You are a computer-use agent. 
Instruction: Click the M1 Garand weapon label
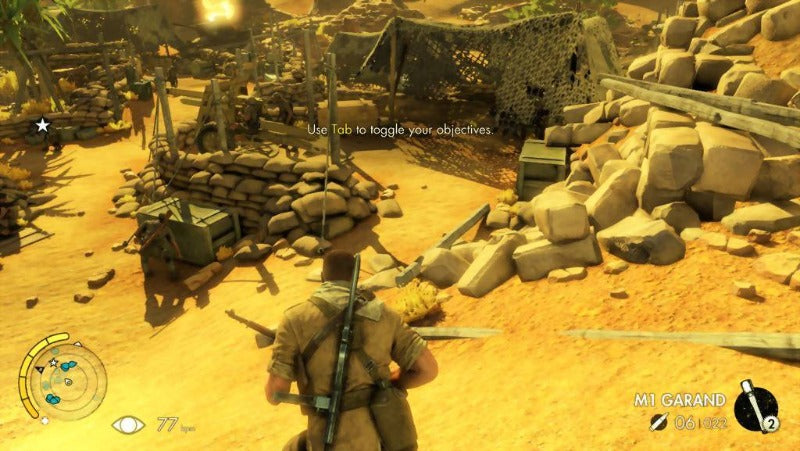pos(680,400)
